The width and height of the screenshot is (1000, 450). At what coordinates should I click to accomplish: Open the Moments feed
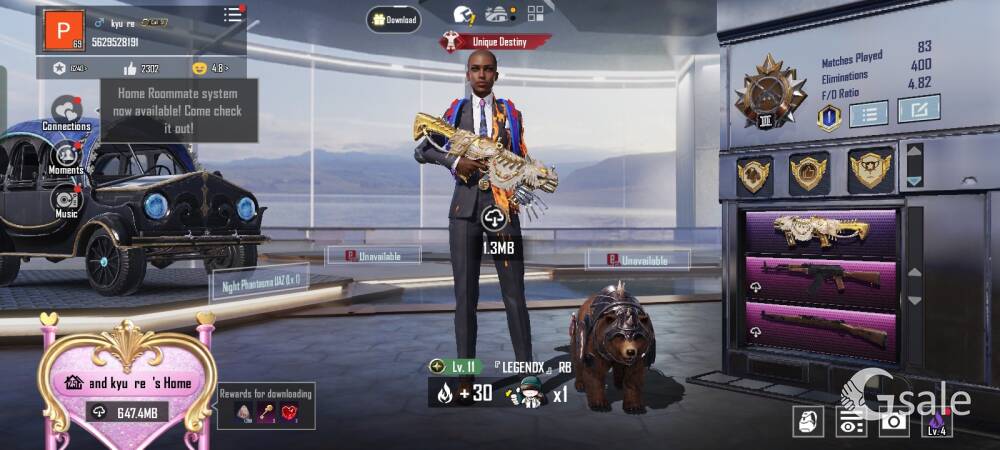[66, 158]
